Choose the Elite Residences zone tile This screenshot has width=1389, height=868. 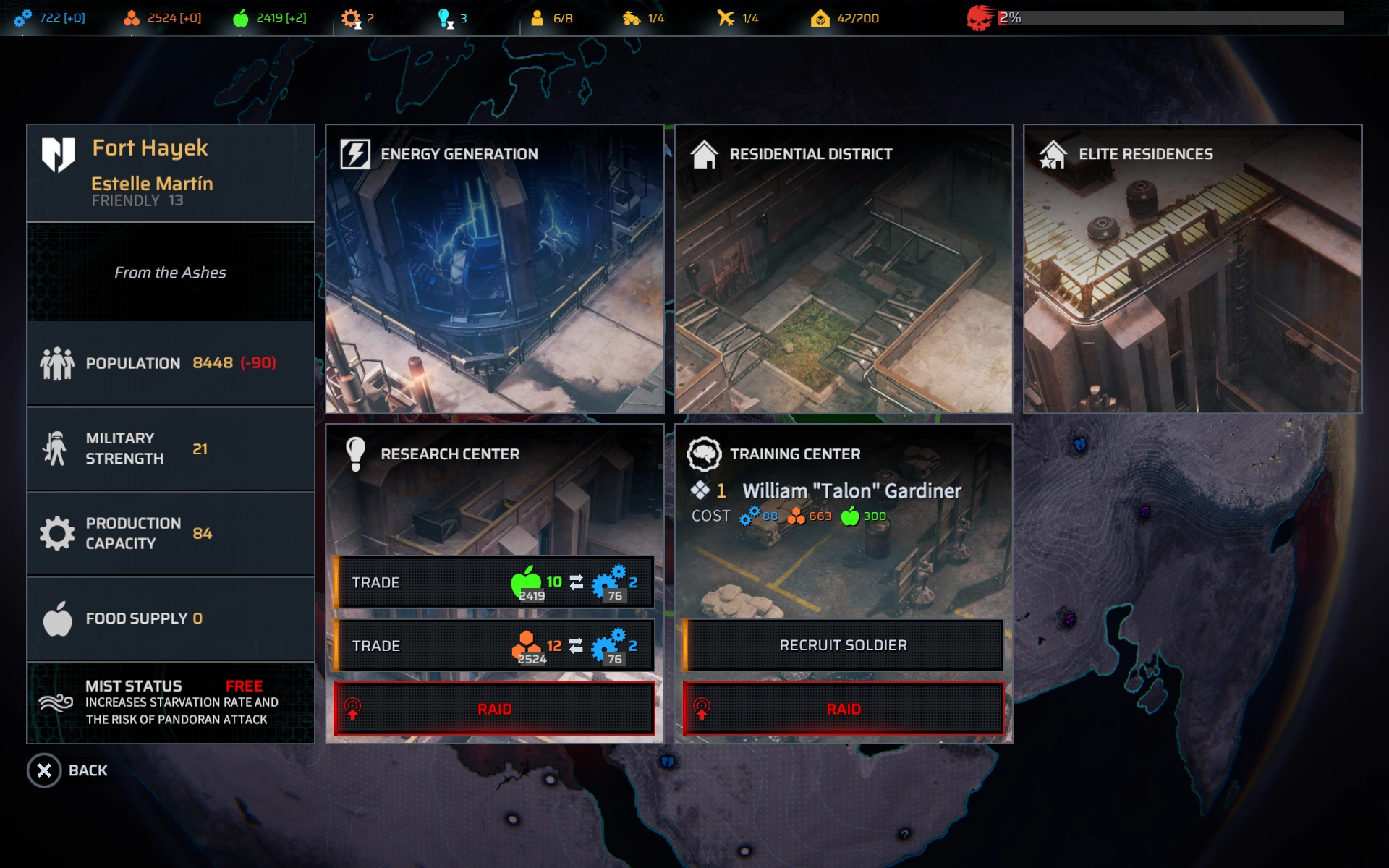[1192, 269]
